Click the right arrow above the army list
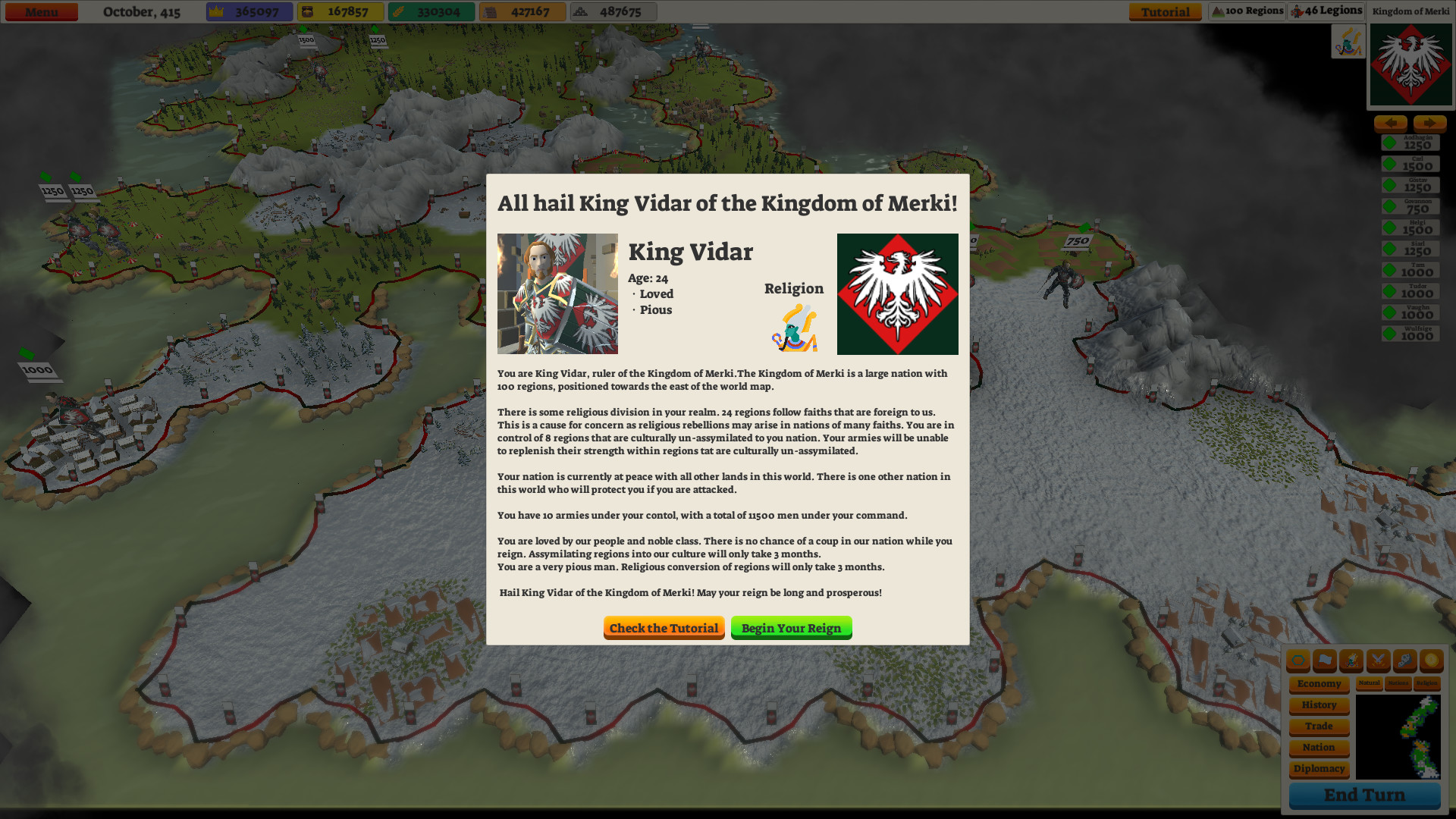The image size is (1456, 819). pyautogui.click(x=1429, y=123)
